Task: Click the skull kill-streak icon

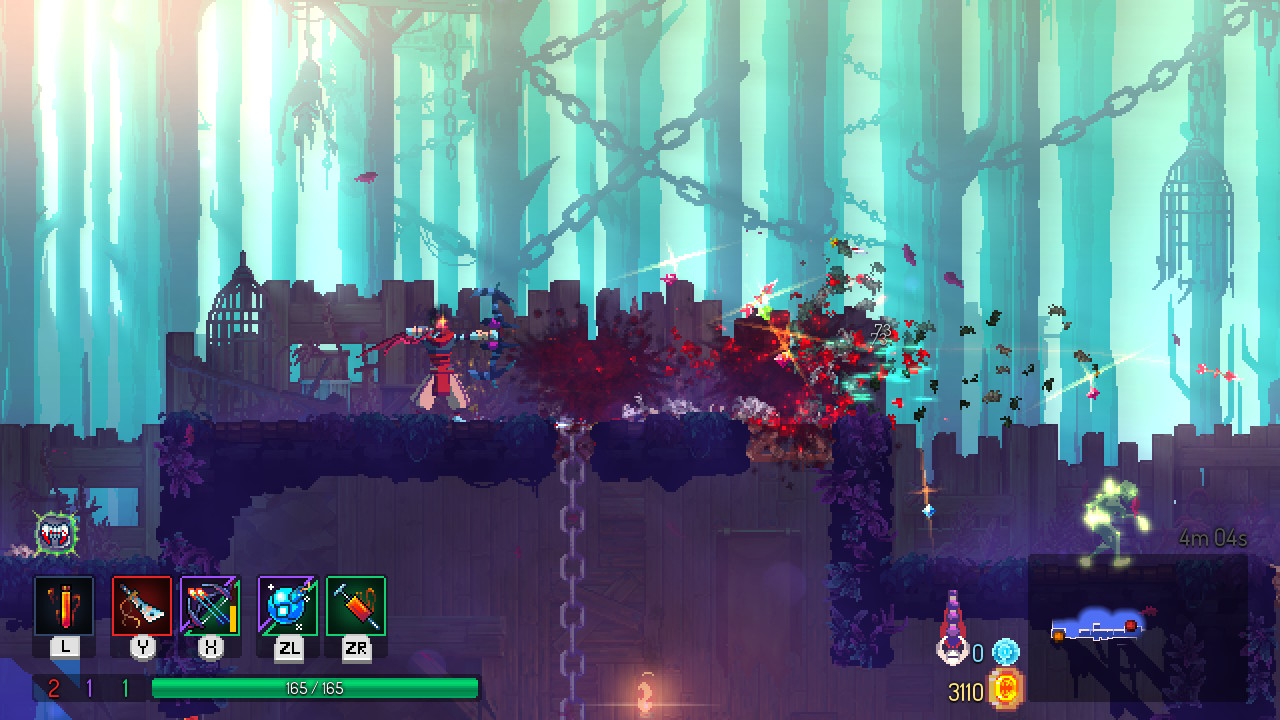Action: (x=952, y=650)
